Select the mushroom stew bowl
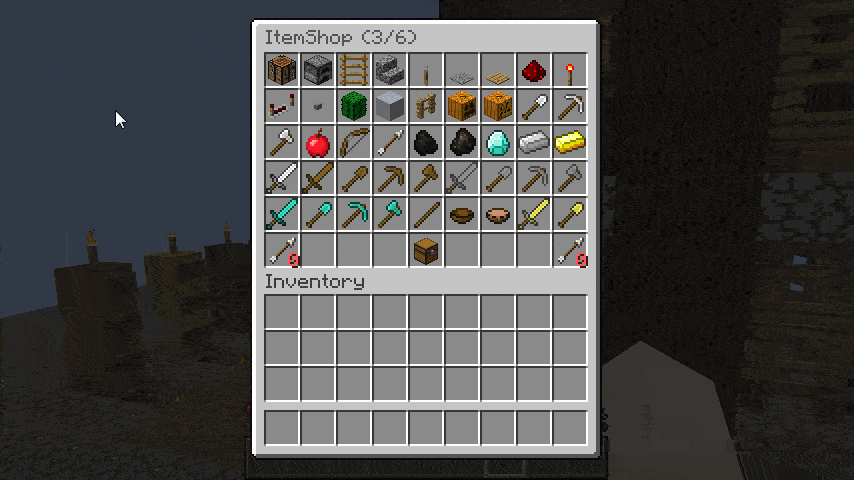Viewport: 854px width, 480px height. (498, 215)
